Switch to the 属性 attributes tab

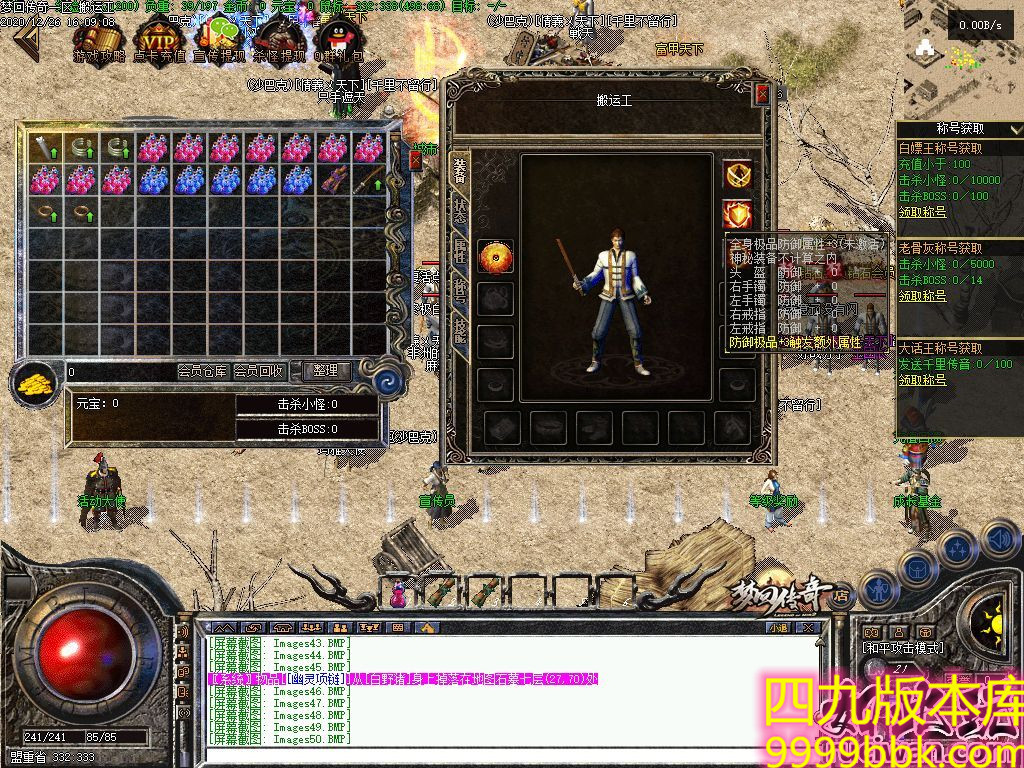pyautogui.click(x=460, y=250)
